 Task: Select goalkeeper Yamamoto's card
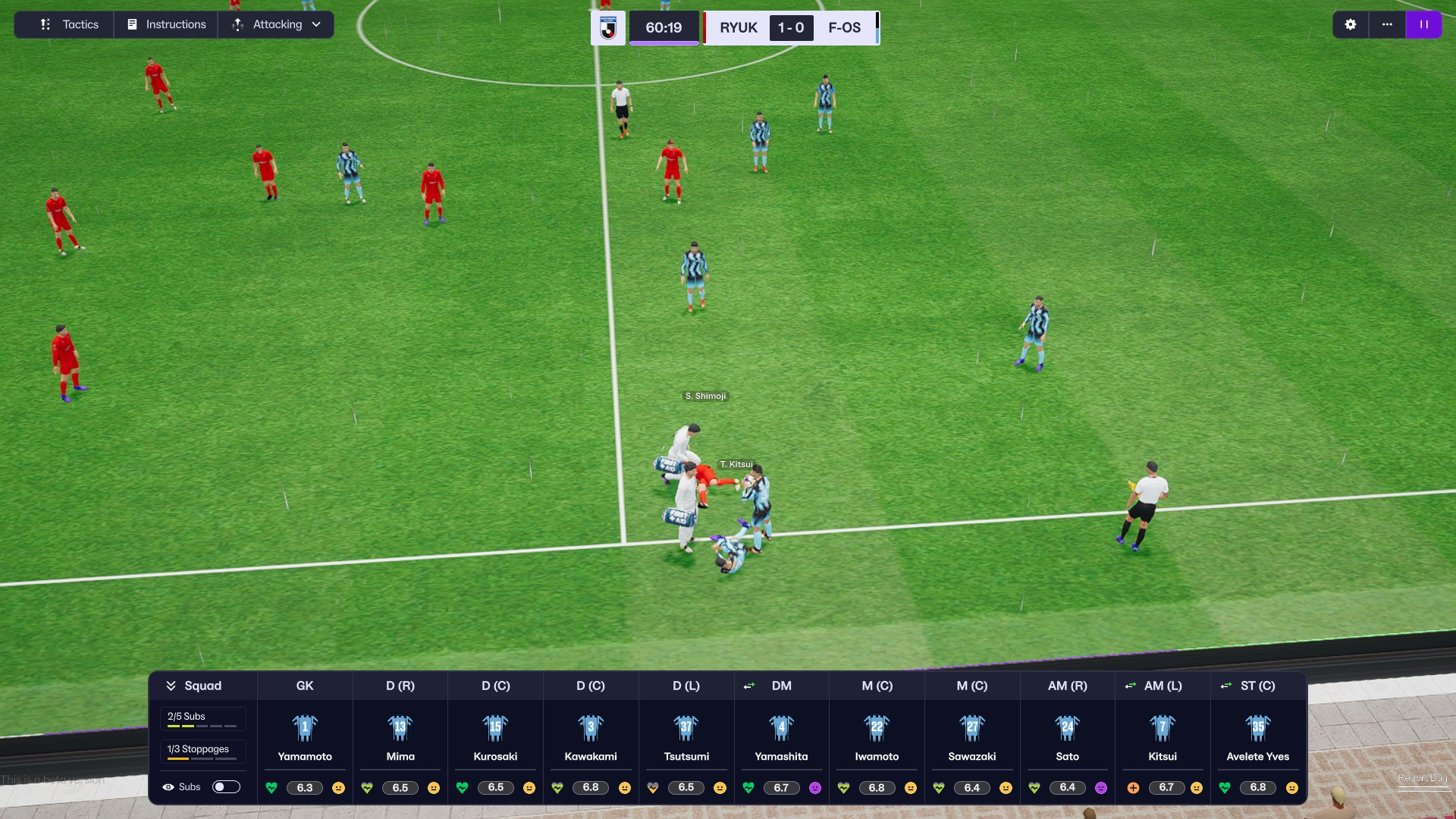tap(305, 737)
